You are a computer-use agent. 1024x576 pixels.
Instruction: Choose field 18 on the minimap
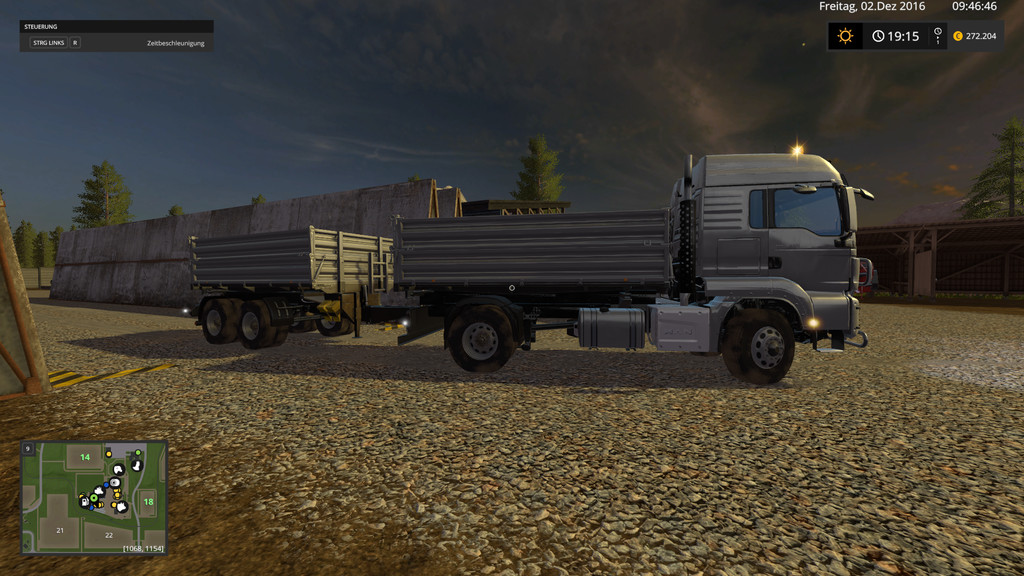(148, 501)
